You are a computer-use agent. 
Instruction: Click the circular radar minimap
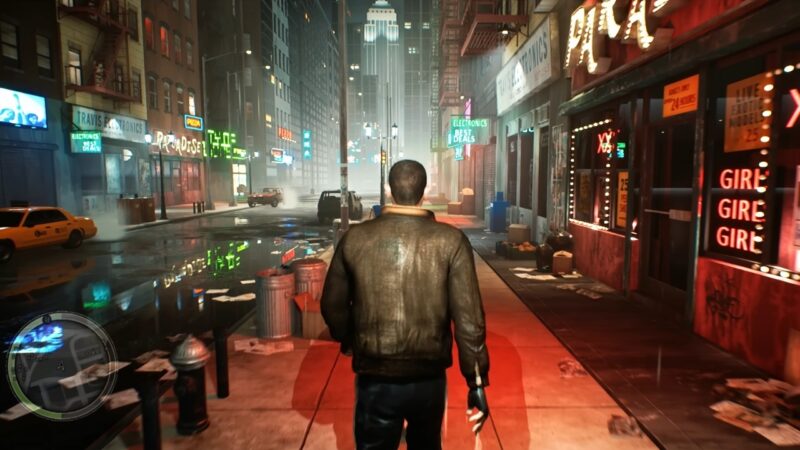(x=62, y=365)
